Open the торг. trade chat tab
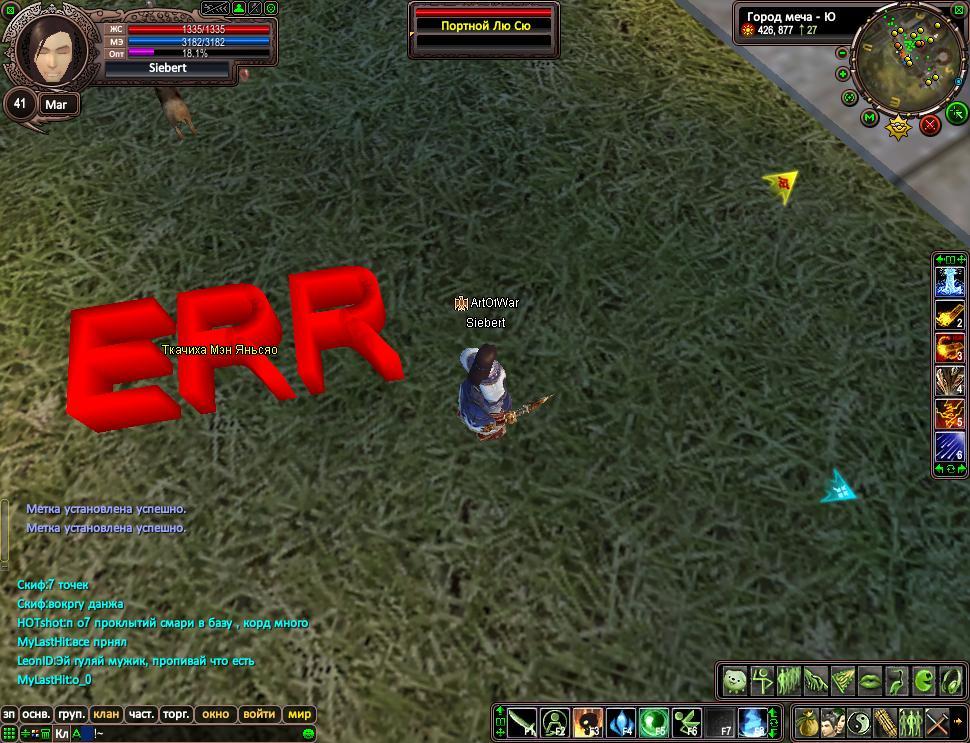Screen dimensions: 970x743 coord(176,714)
